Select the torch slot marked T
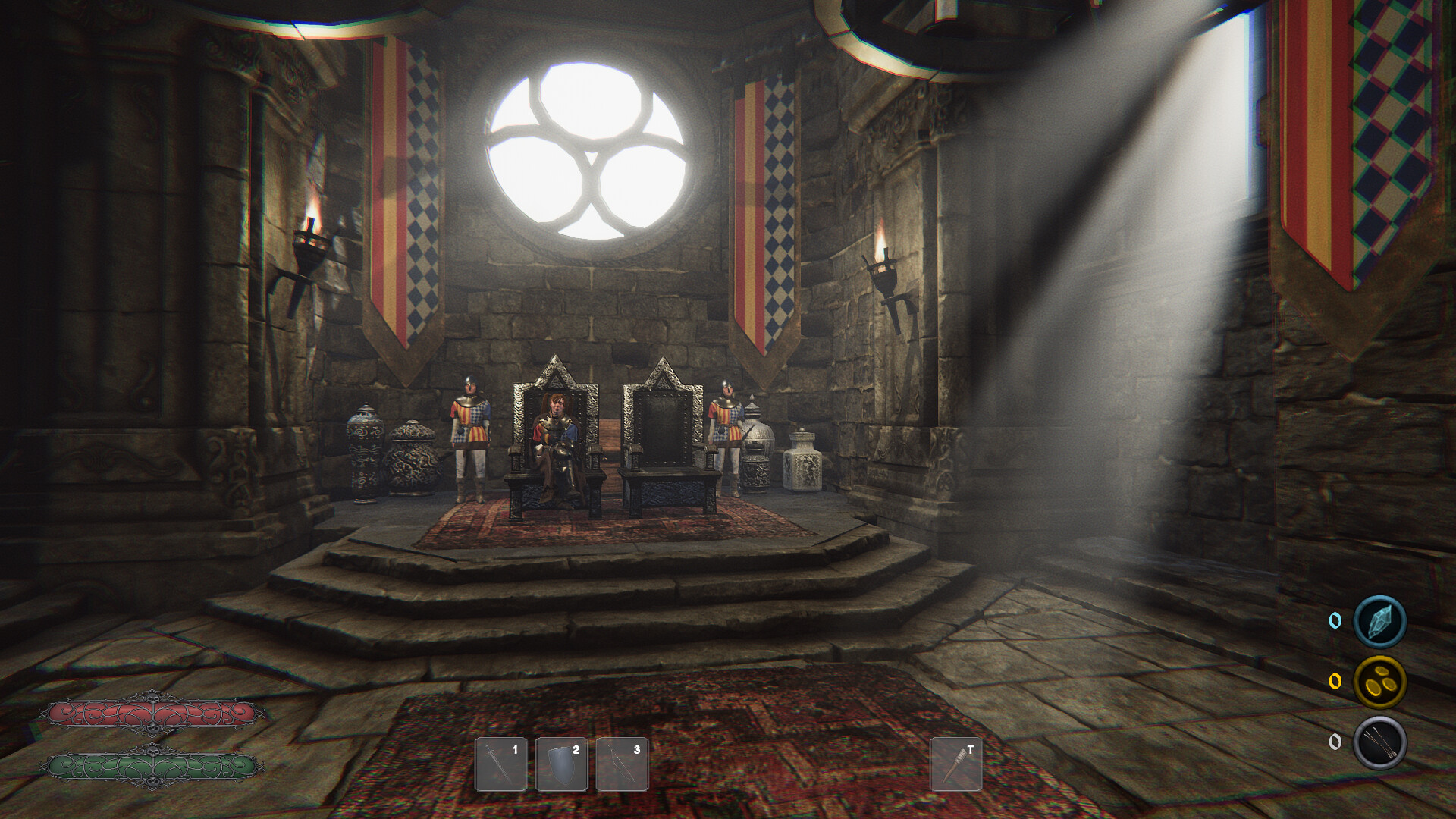Image resolution: width=1456 pixels, height=819 pixels. pyautogui.click(x=955, y=764)
